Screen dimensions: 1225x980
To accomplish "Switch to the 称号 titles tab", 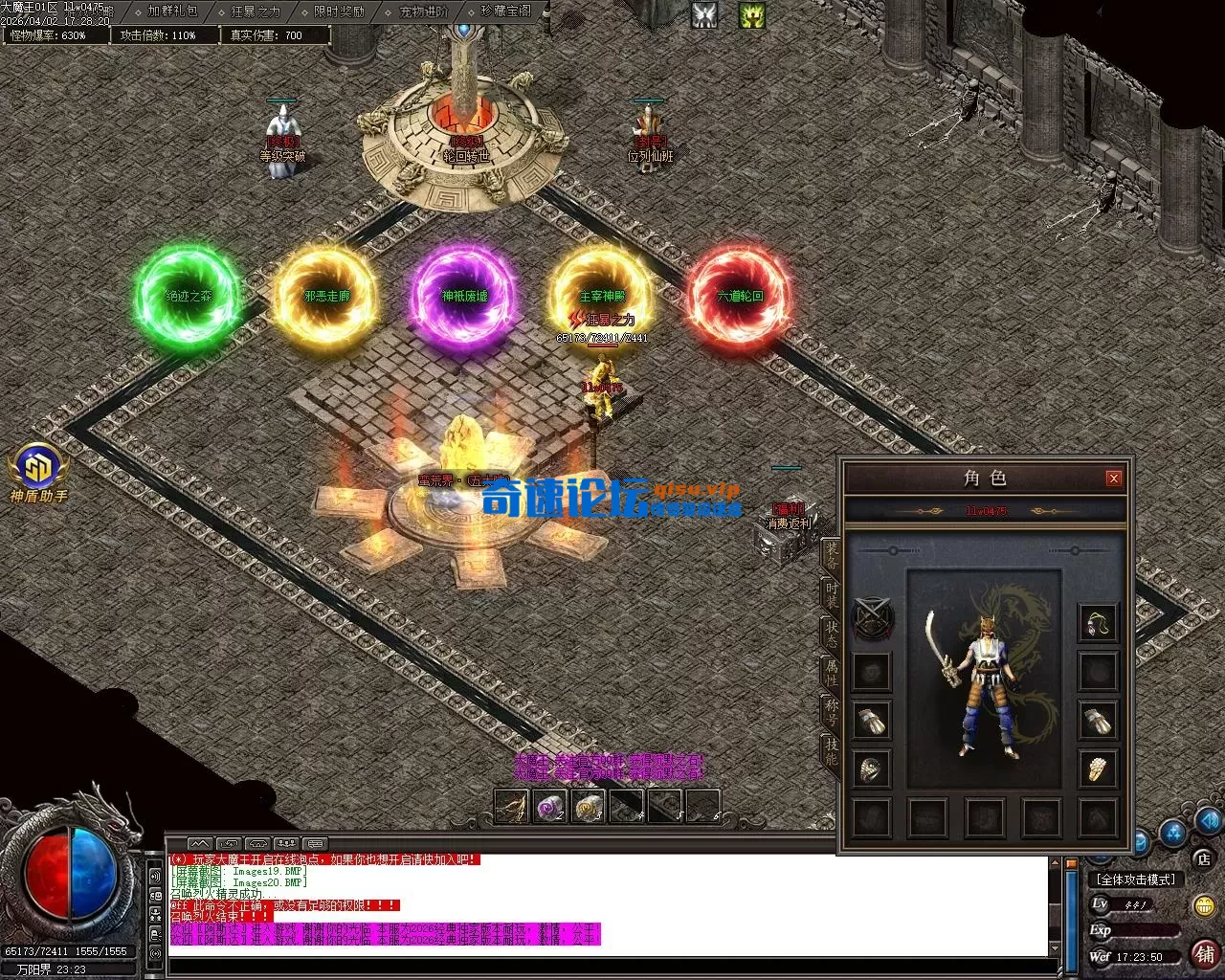I will coord(831,713).
